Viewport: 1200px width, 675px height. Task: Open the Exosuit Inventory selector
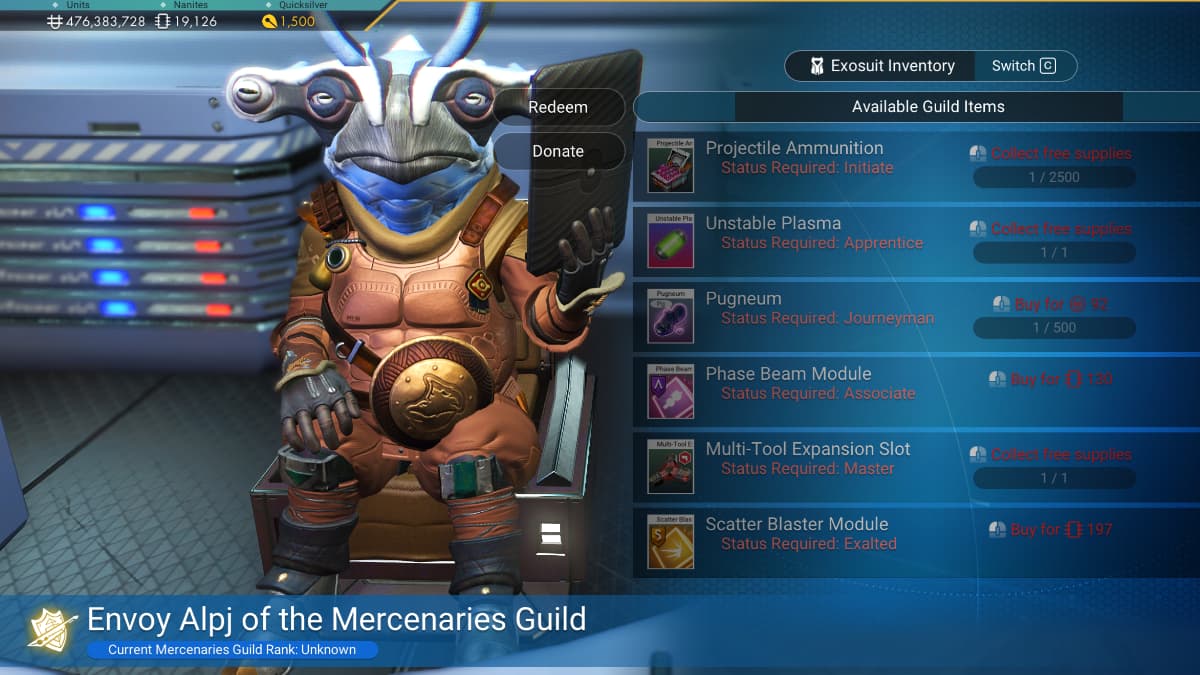coord(881,66)
